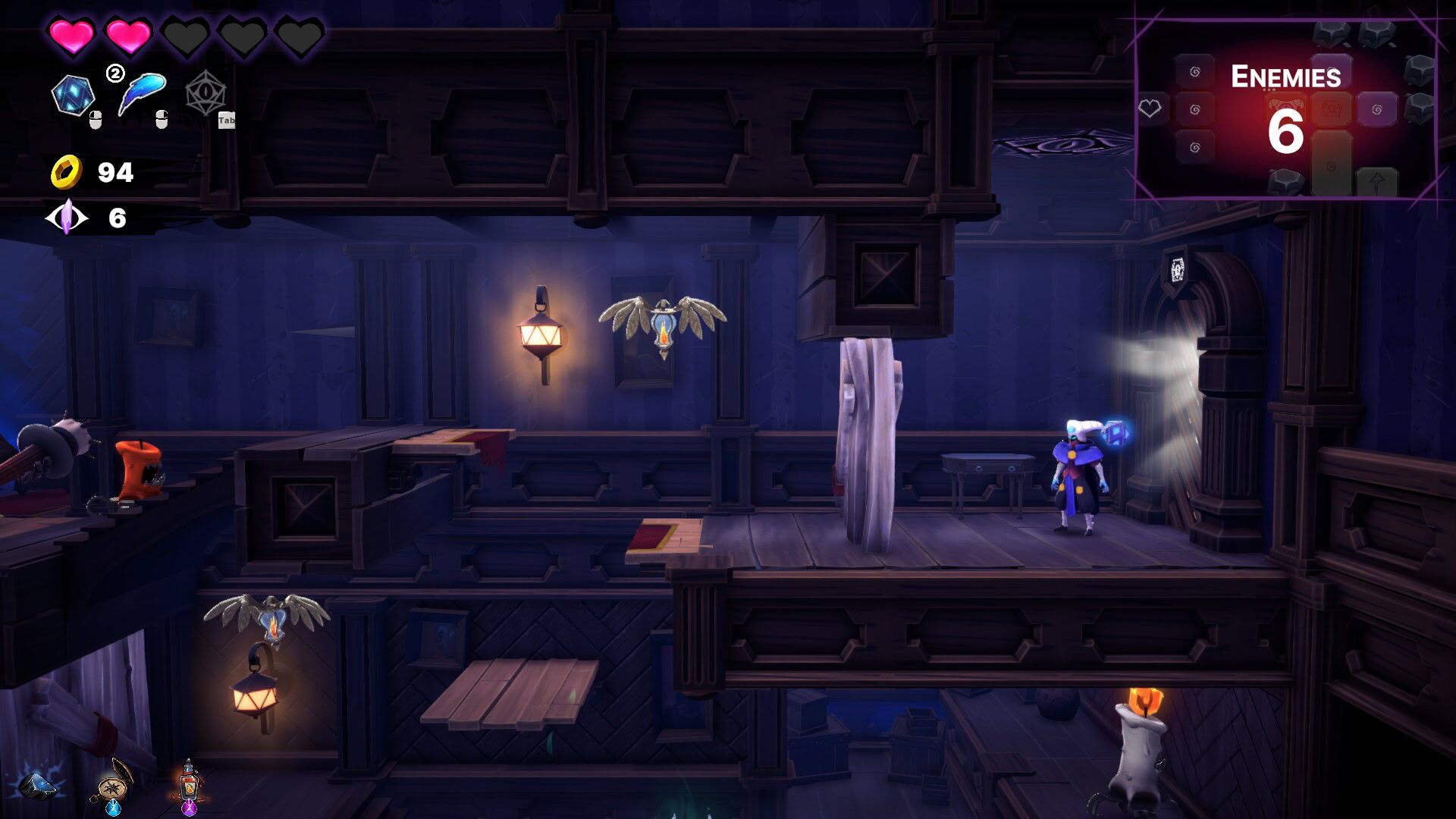Click the 94 coin total text
The height and width of the screenshot is (819, 1456).
click(x=114, y=172)
